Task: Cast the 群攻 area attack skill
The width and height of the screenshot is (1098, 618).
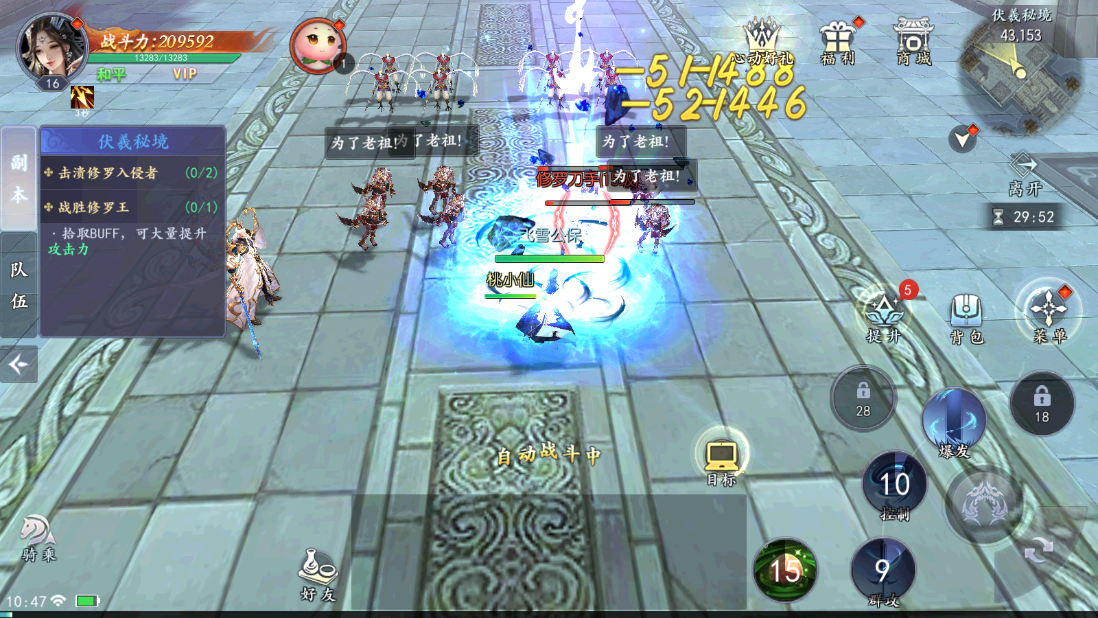Action: point(882,572)
